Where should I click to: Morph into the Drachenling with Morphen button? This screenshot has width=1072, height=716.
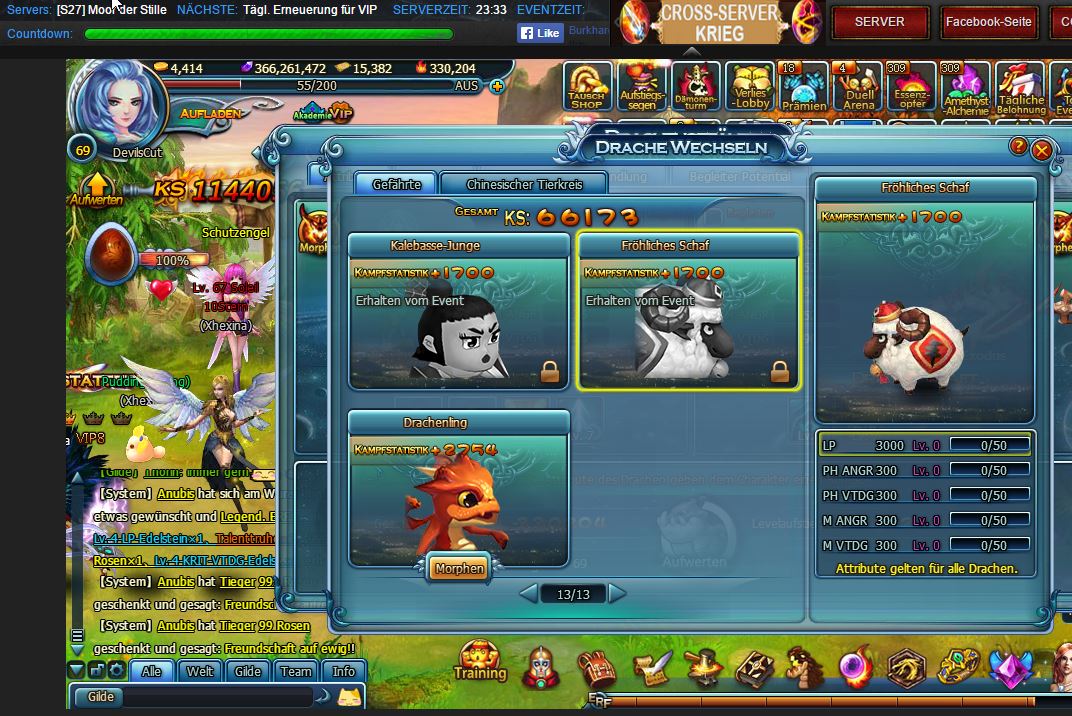459,568
